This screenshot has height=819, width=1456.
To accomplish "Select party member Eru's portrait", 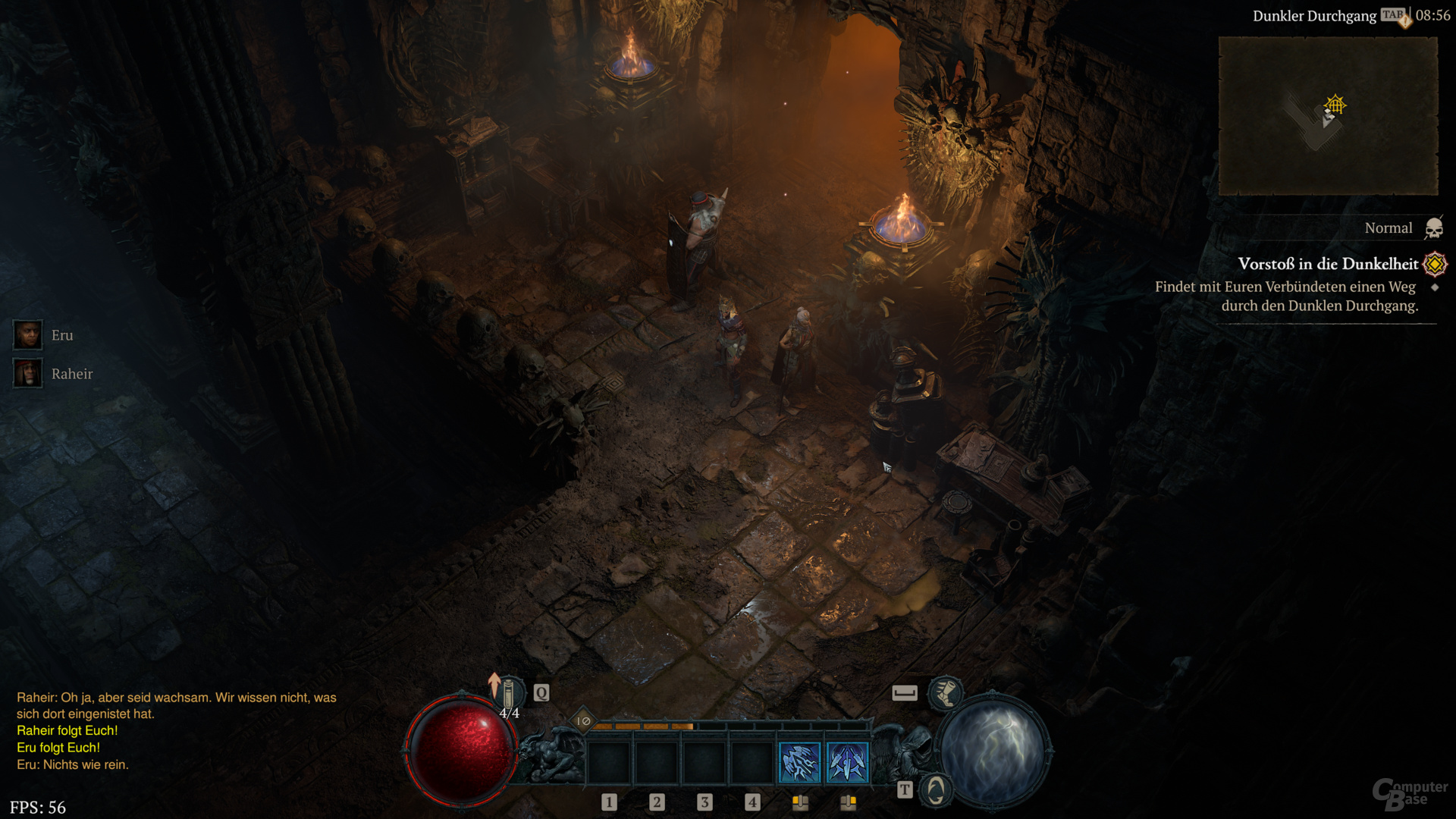I will 28,334.
